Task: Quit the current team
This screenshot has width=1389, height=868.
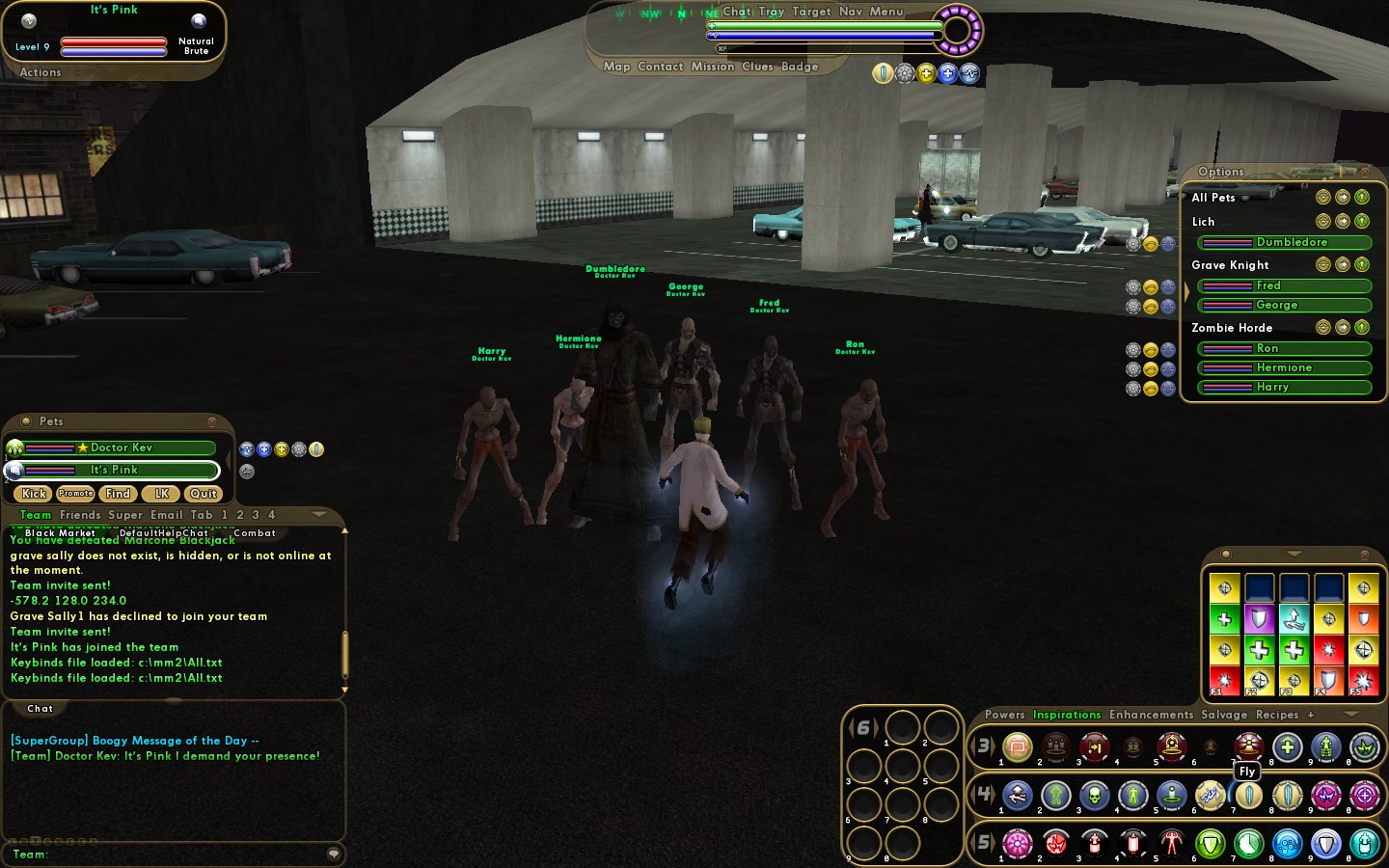Action: point(203,494)
